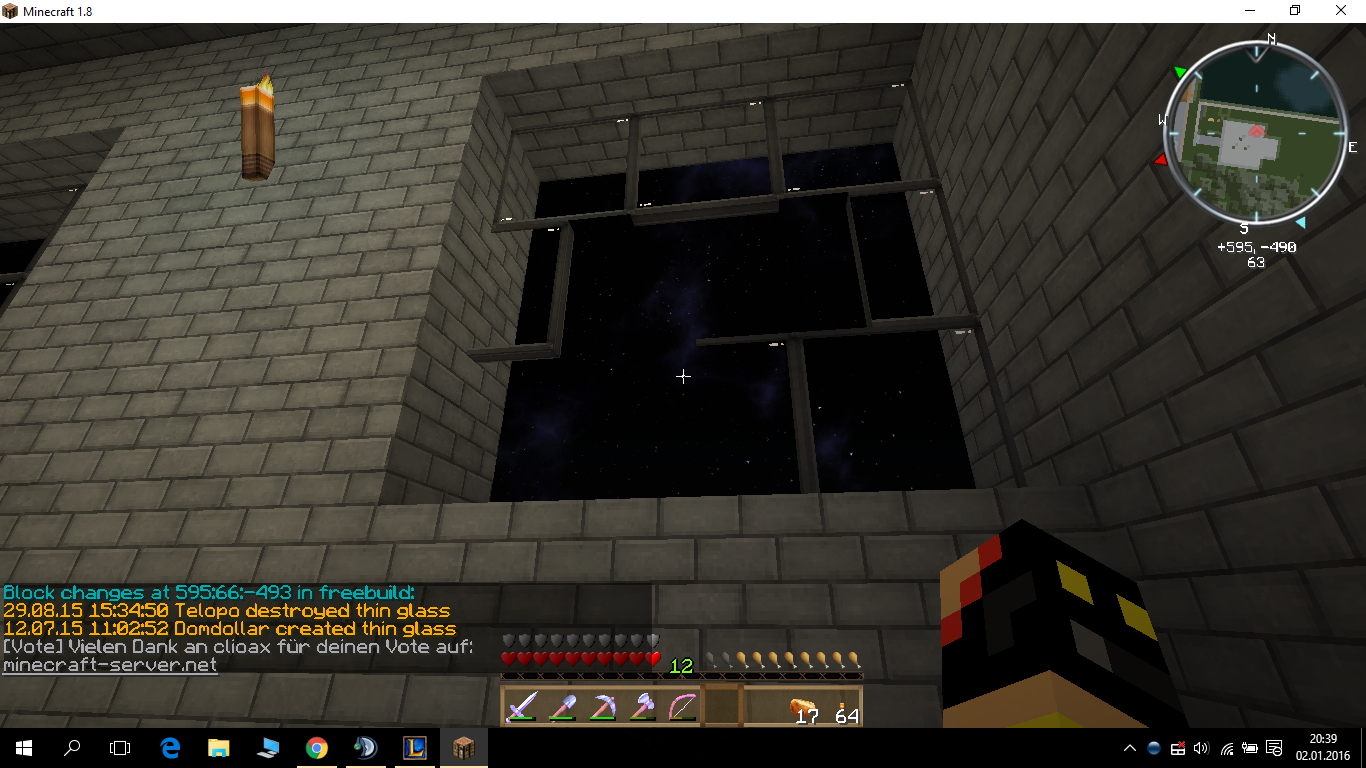The height and width of the screenshot is (768, 1366).
Task: Open the minecraft-server.net link in chat
Action: pyautogui.click(x=110, y=665)
